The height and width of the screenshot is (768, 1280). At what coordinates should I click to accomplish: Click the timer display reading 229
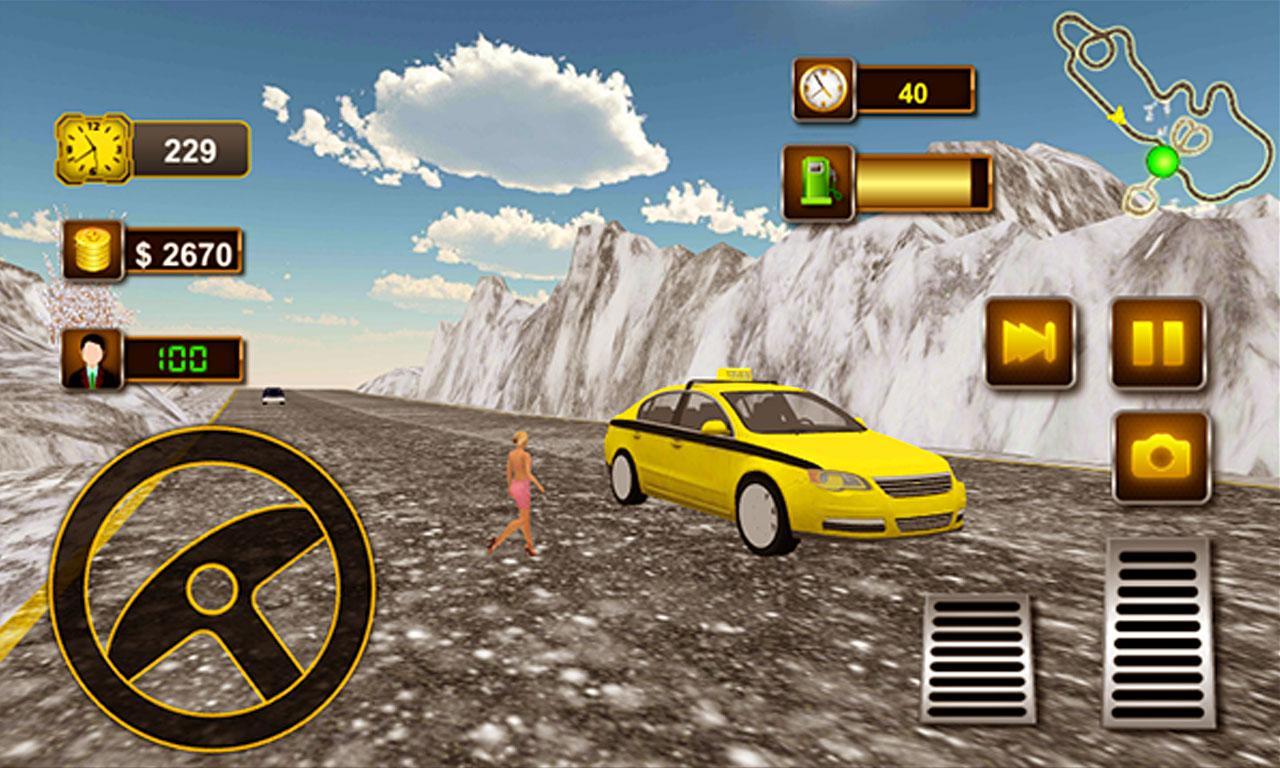(x=190, y=147)
